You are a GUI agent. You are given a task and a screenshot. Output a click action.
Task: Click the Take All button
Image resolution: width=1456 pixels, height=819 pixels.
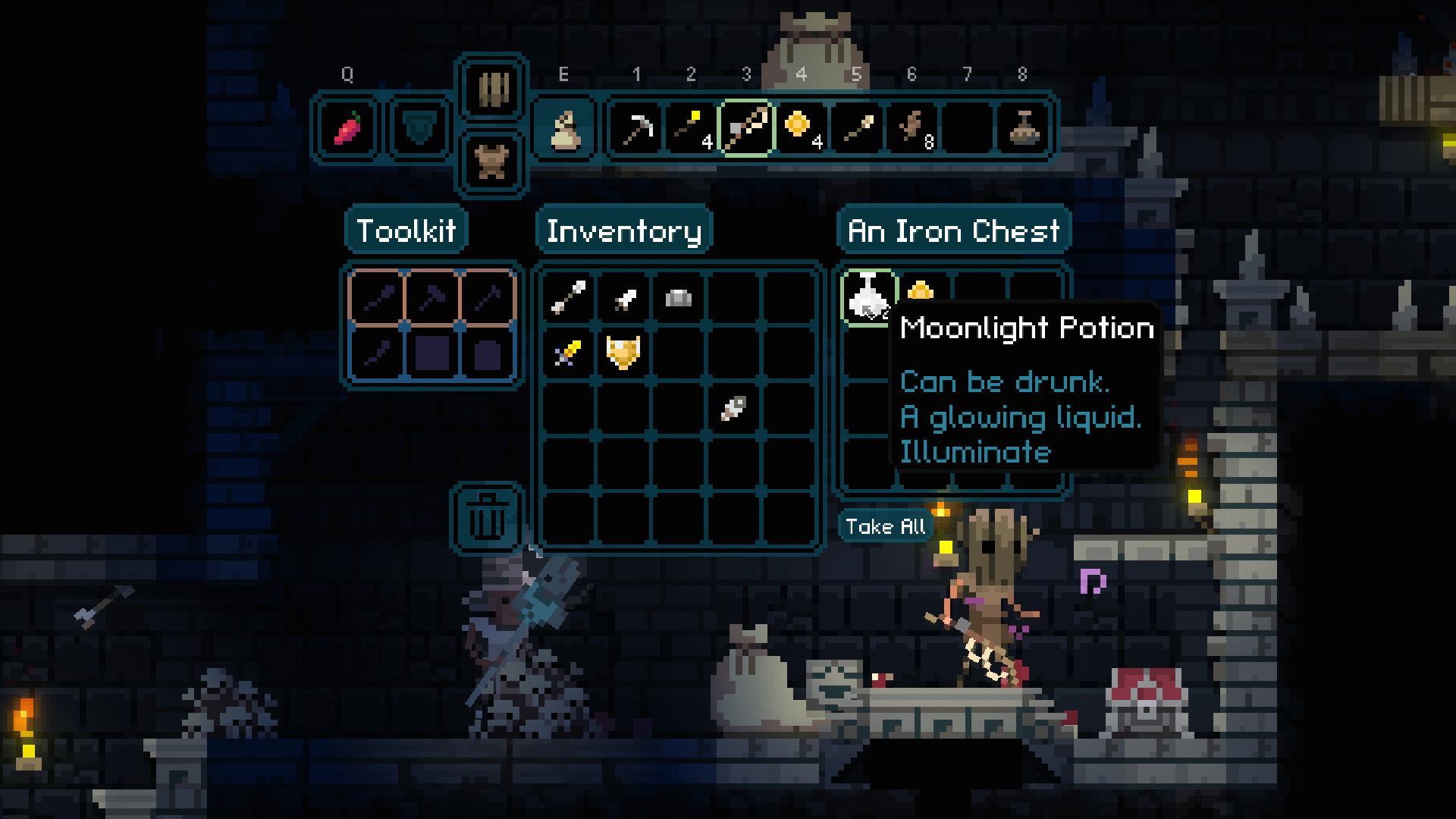click(x=885, y=526)
